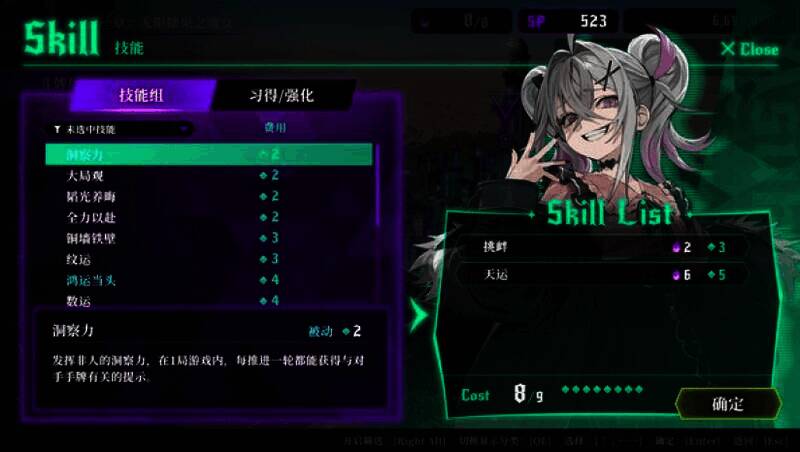Choose the 大局观 skill
Image resolution: width=800 pixels, height=452 pixels.
click(208, 175)
